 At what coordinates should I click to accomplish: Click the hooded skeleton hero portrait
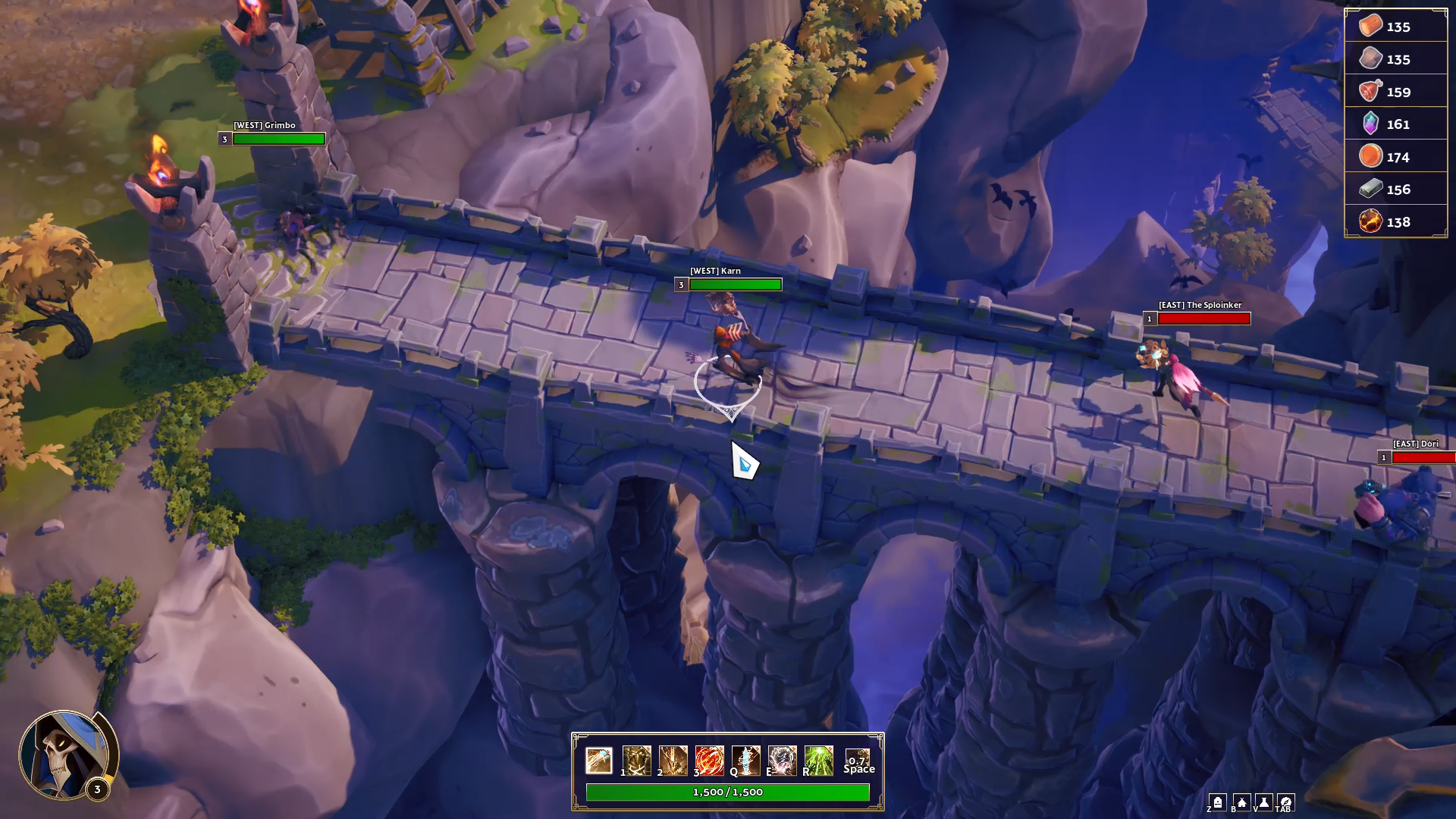tap(65, 755)
